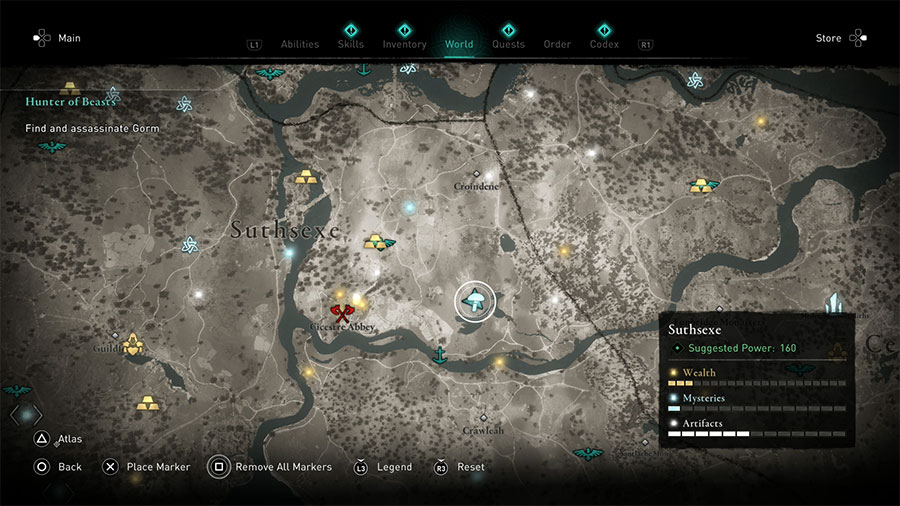The image size is (900, 506).
Task: Select the Hunter of Beasts quest tracker
Action: (x=72, y=101)
